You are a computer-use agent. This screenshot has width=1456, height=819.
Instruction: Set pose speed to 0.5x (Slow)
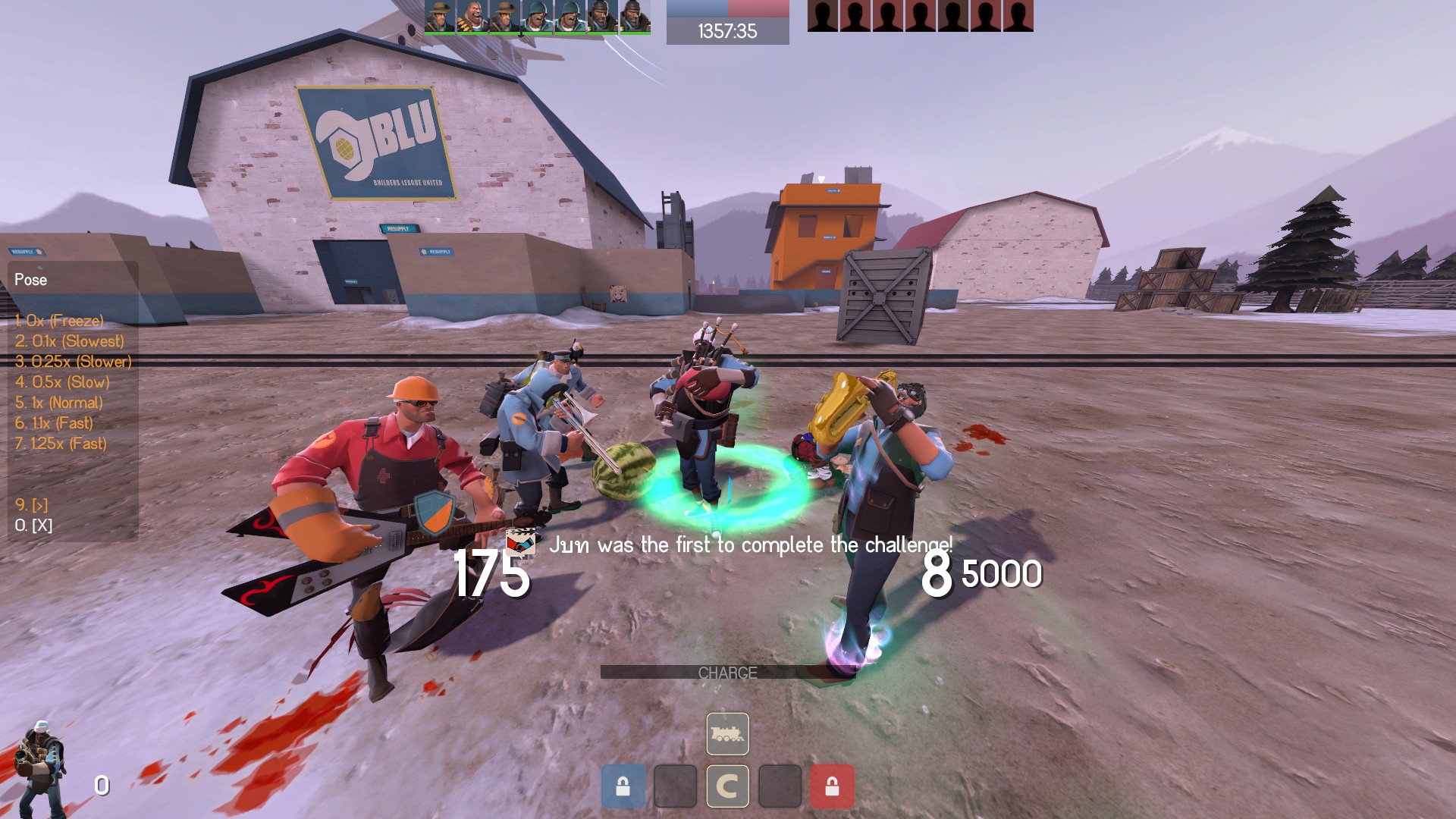coord(62,382)
